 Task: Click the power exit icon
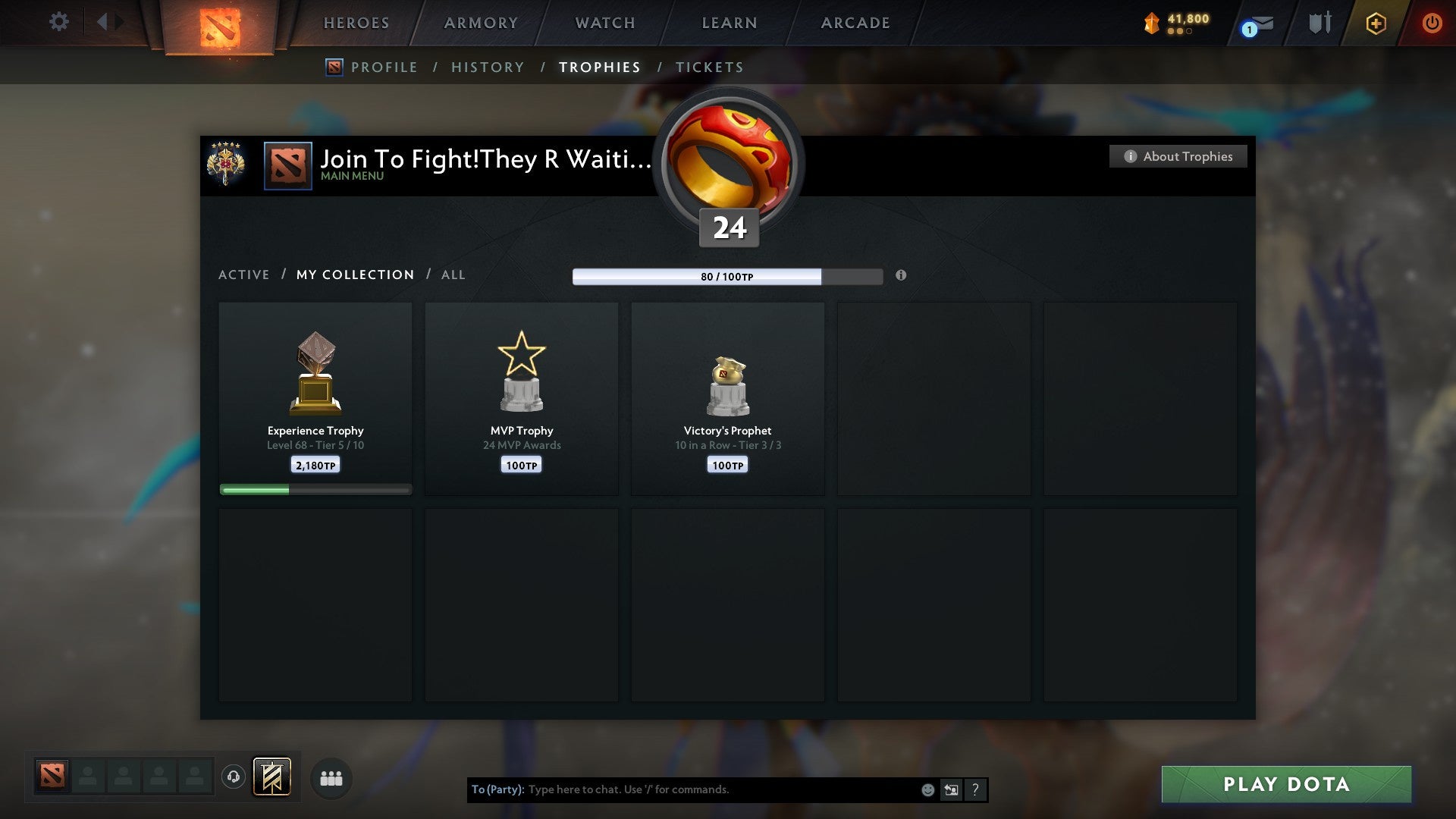1432,23
